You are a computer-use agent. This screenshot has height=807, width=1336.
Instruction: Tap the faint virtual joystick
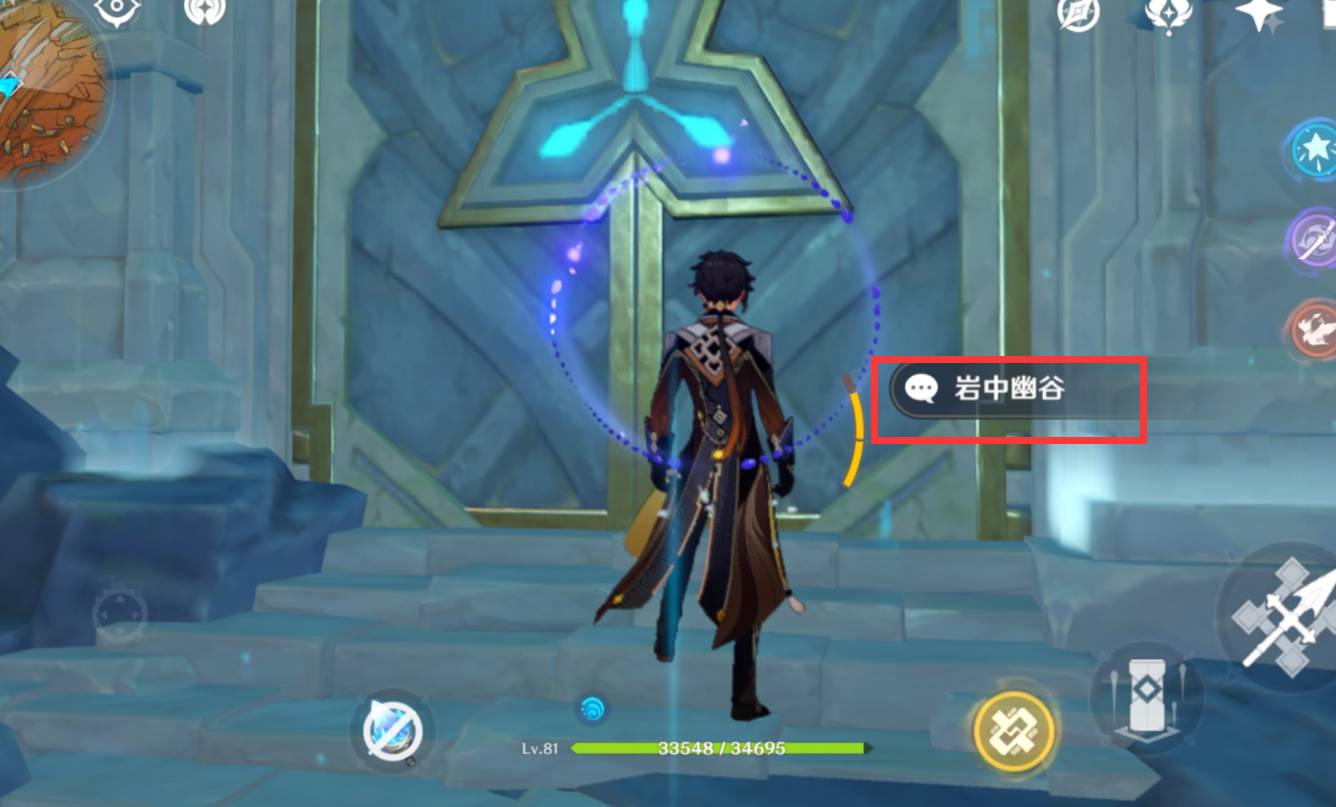(x=120, y=612)
